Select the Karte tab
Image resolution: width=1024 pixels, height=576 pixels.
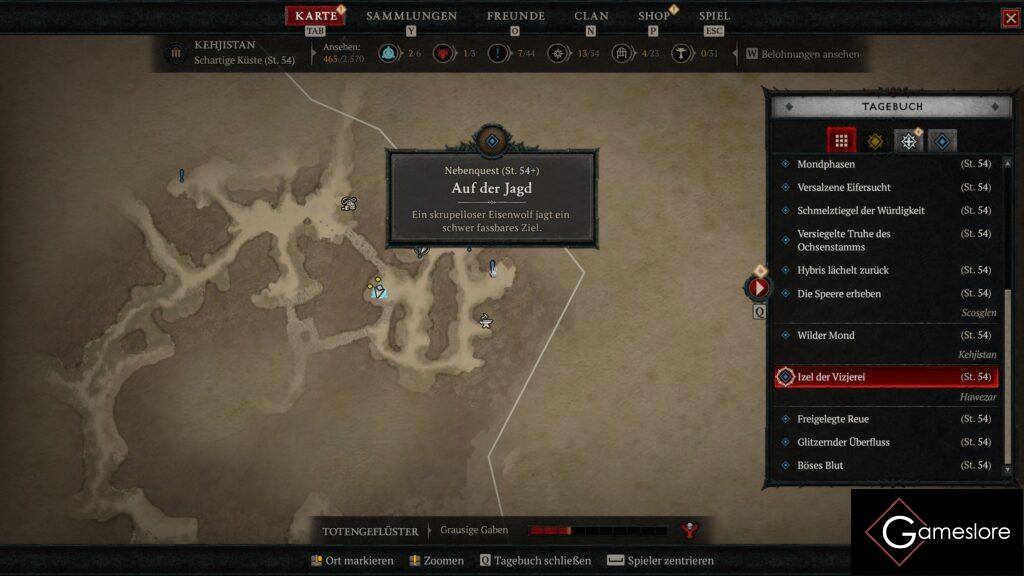point(316,16)
